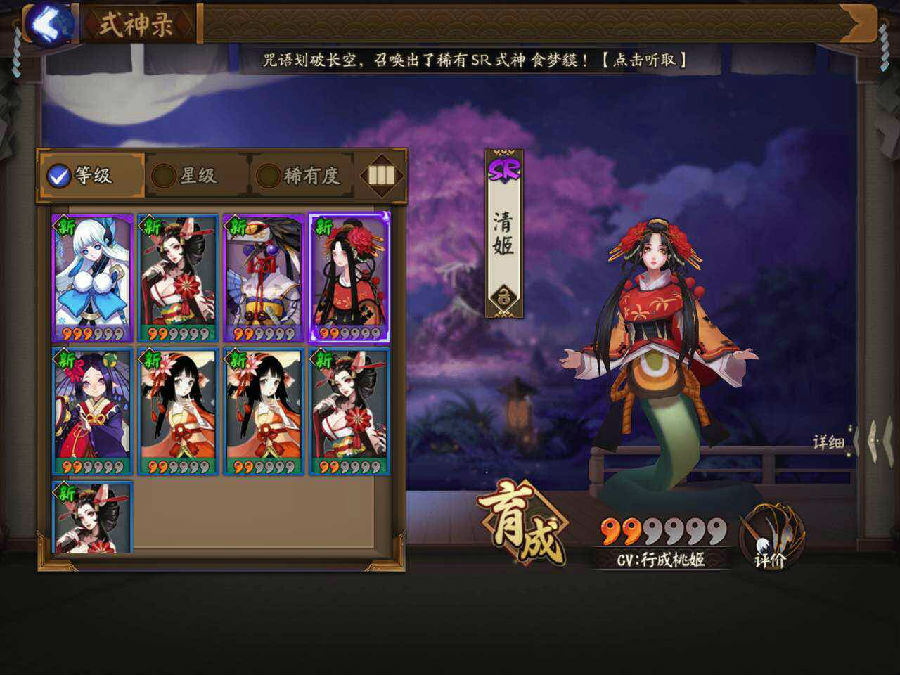Choose the highlighted 清姬 portrait card

click(349, 278)
